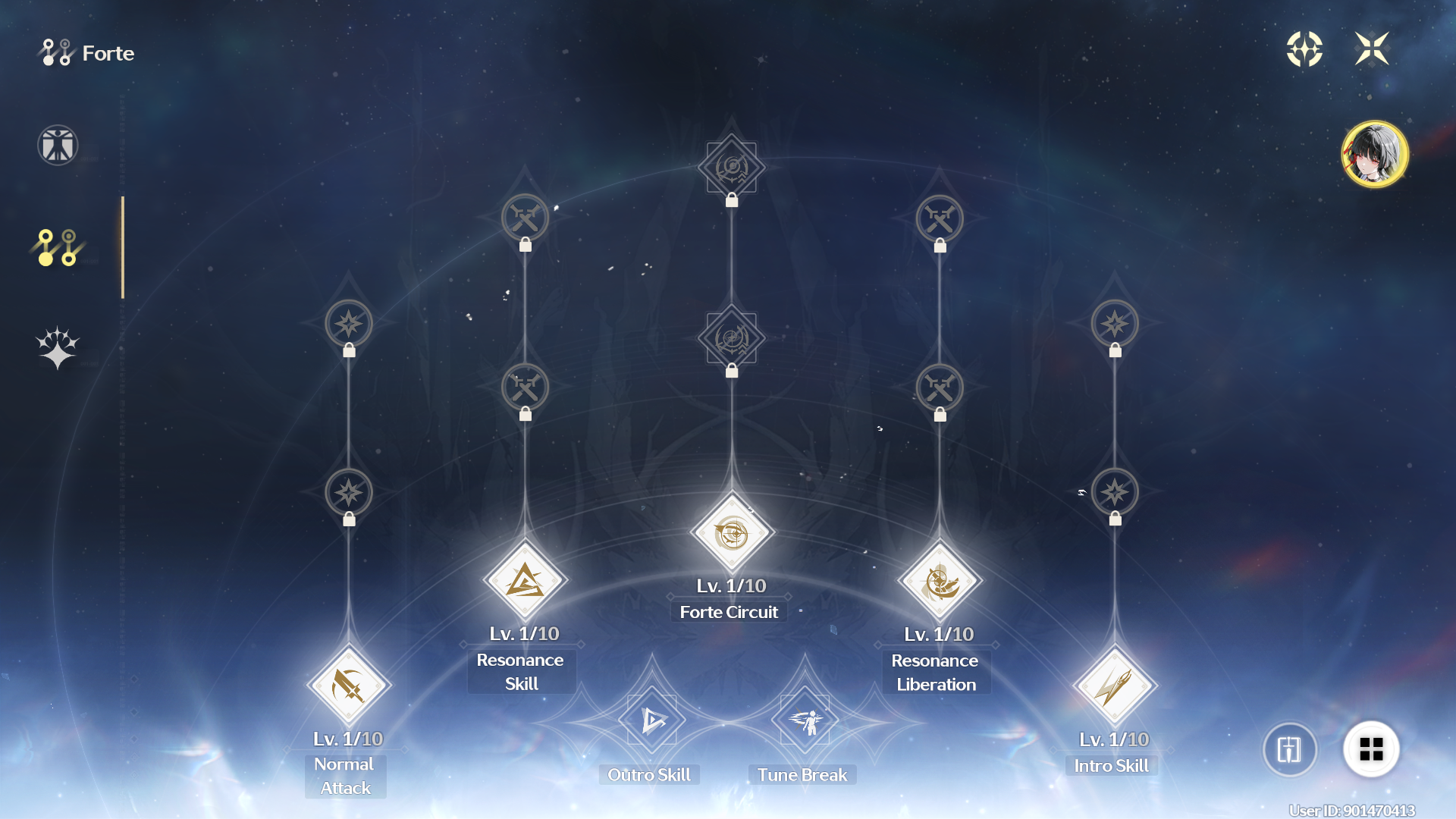
Task: Switch to the character overview tab
Action: [57, 145]
